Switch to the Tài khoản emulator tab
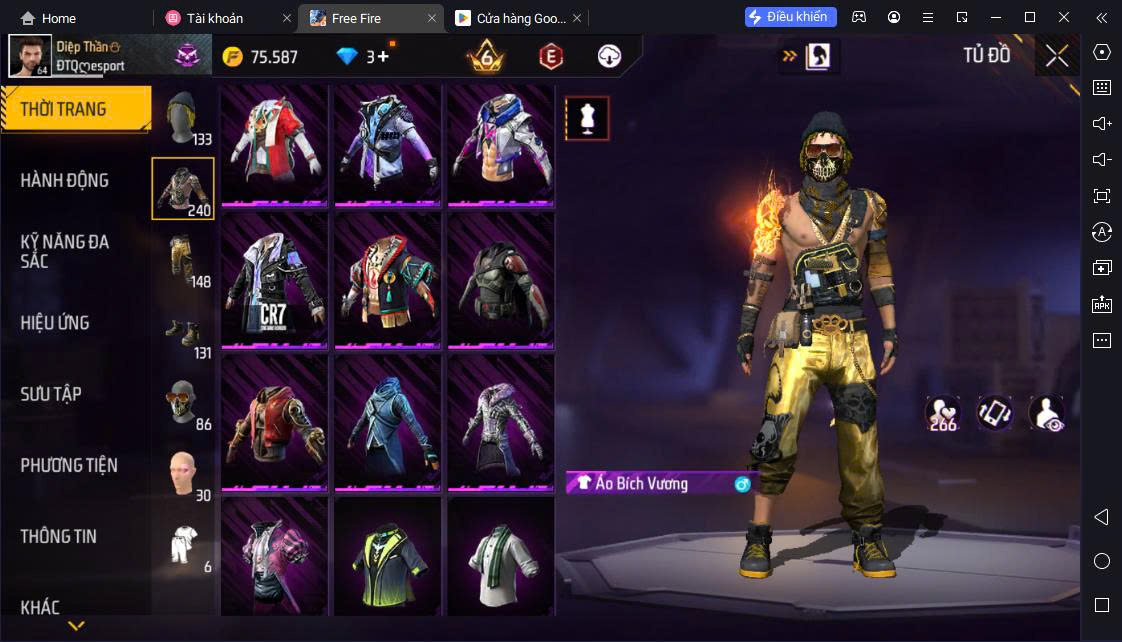1122x642 pixels. (214, 18)
